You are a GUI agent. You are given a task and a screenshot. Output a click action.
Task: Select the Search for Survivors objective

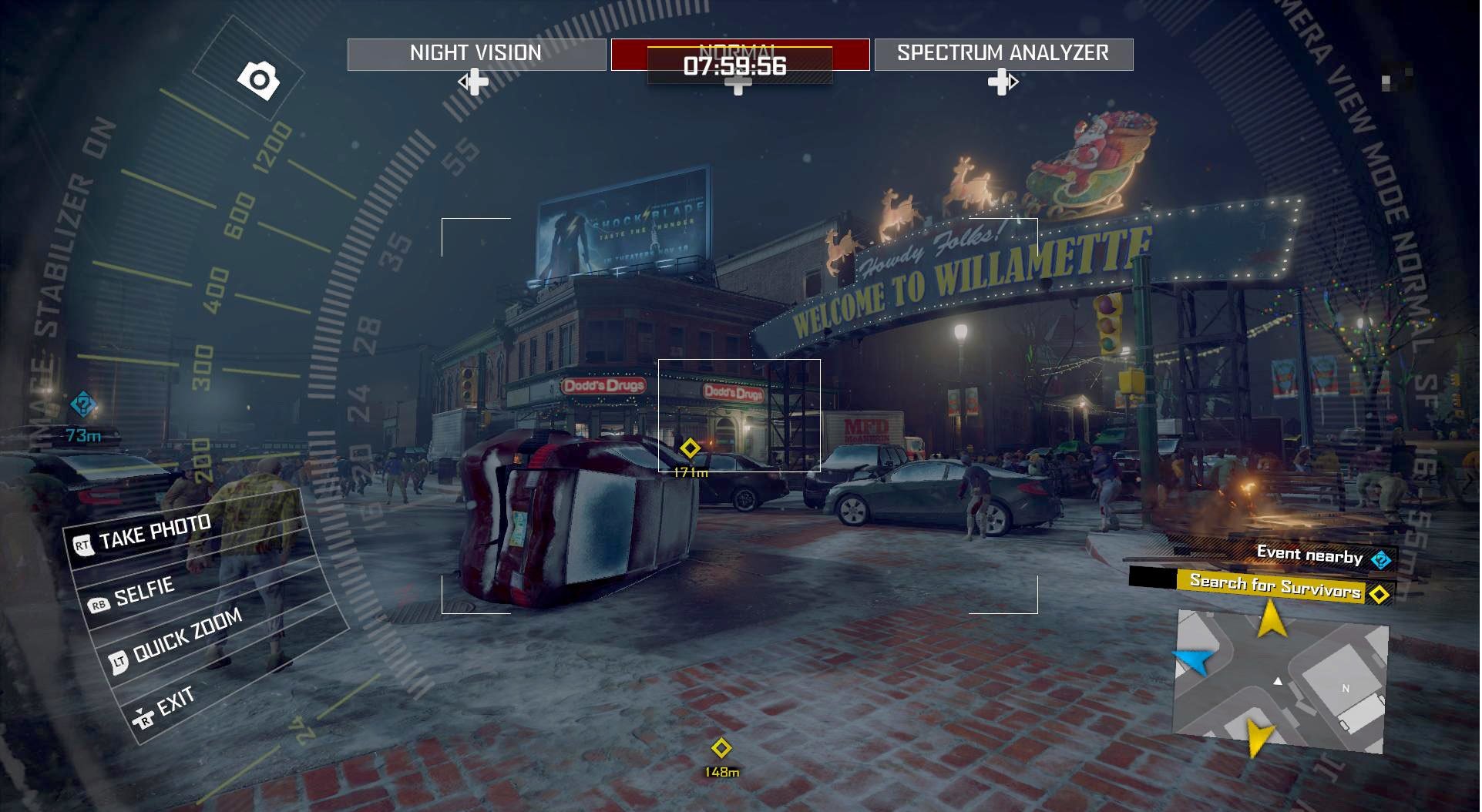pyautogui.click(x=1275, y=587)
